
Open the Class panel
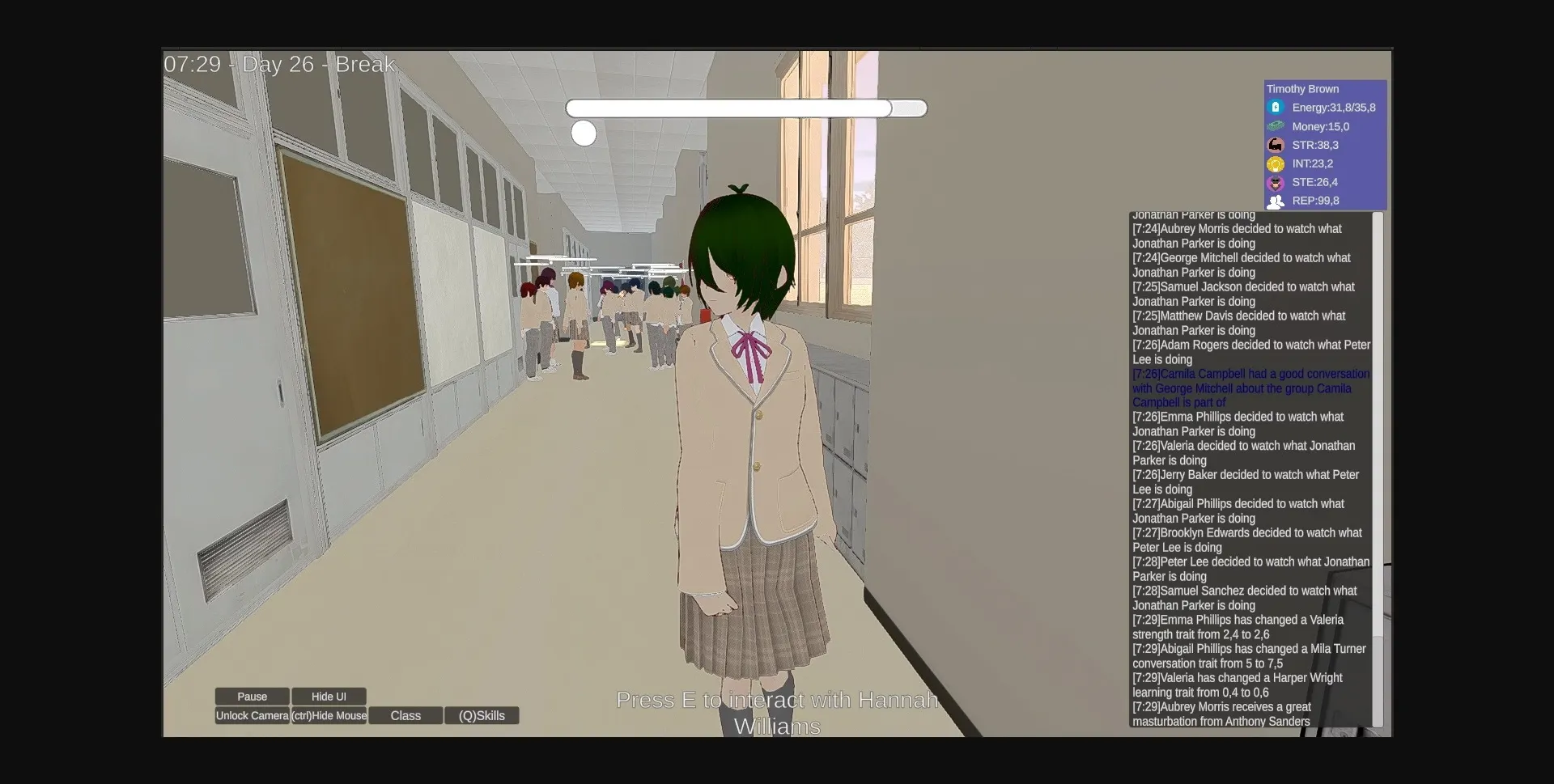pyautogui.click(x=405, y=715)
